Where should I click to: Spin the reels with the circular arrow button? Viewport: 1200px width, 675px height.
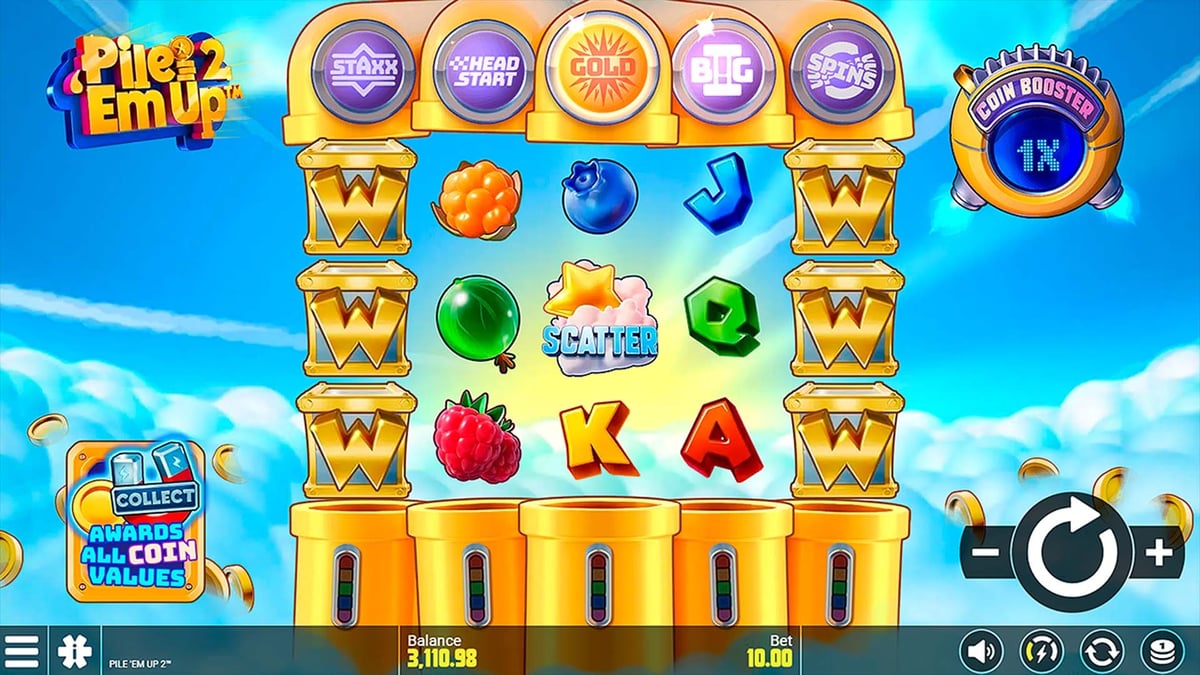point(1069,550)
